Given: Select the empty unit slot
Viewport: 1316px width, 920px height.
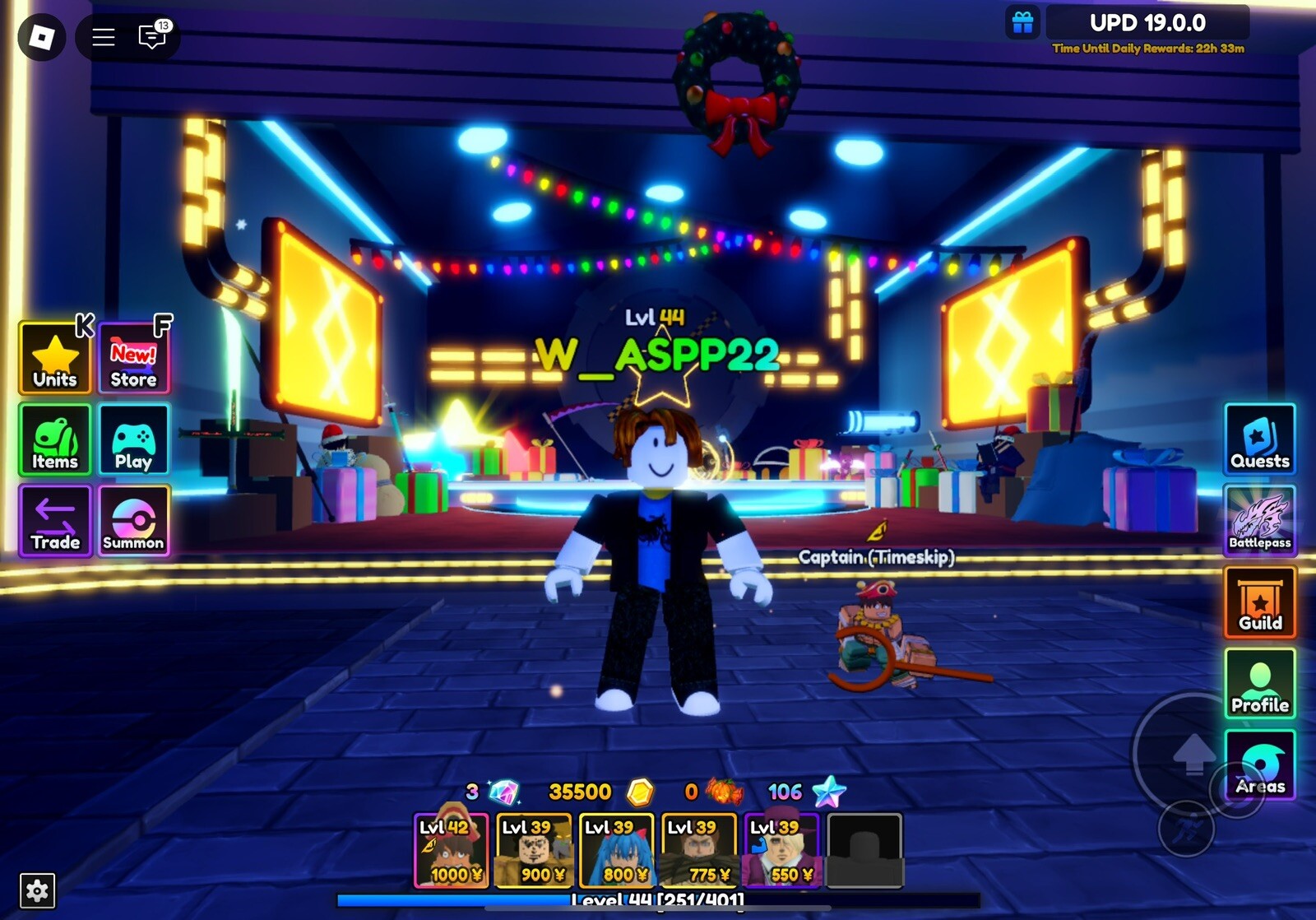Looking at the screenshot, I should pyautogui.click(x=864, y=848).
